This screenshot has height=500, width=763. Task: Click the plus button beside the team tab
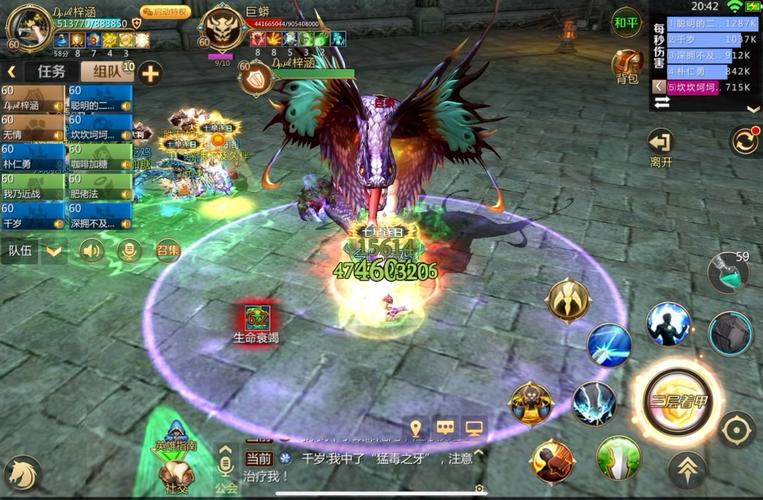[x=150, y=72]
